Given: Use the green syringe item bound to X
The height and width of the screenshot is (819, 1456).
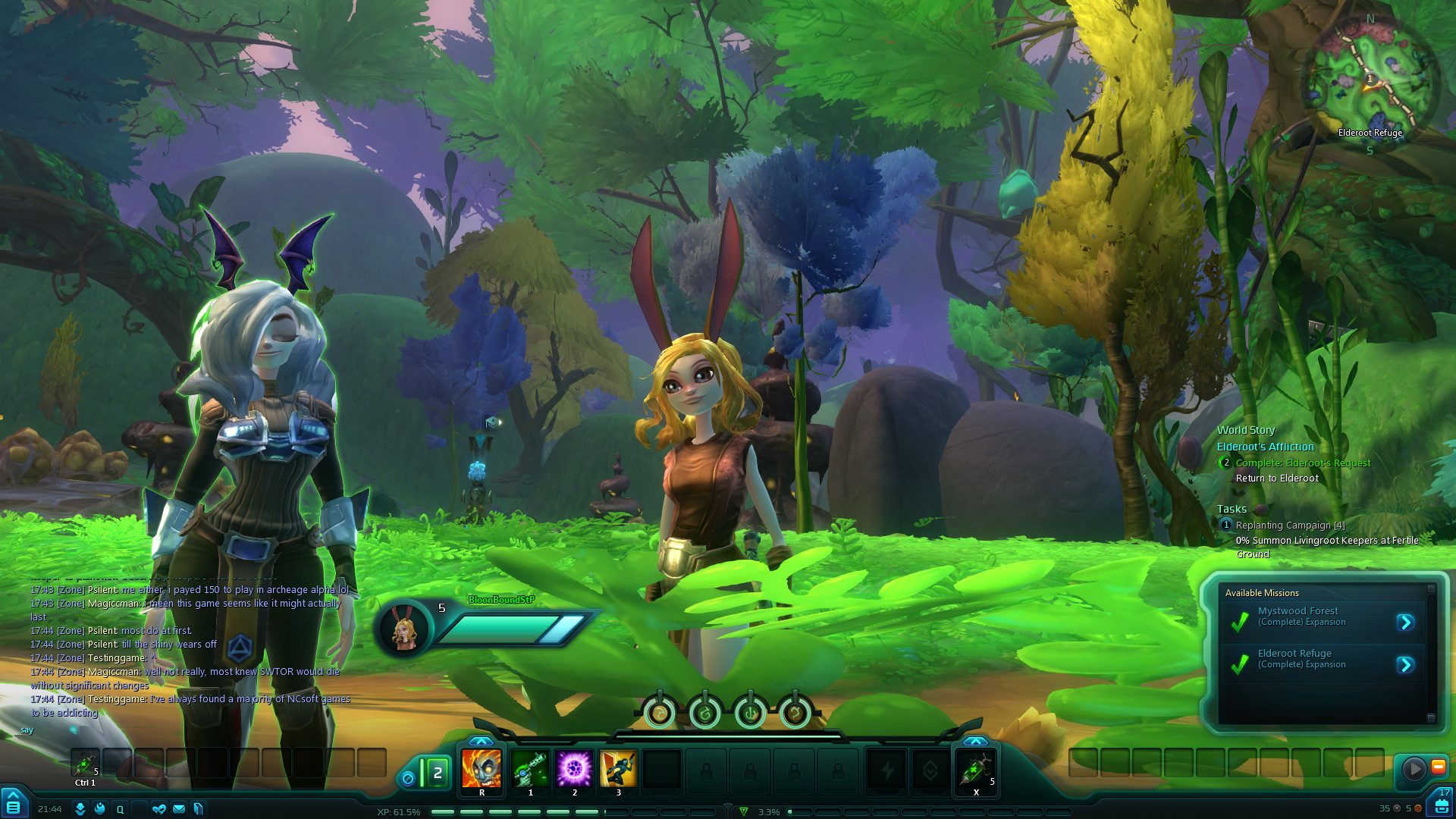Looking at the screenshot, I should (x=975, y=769).
